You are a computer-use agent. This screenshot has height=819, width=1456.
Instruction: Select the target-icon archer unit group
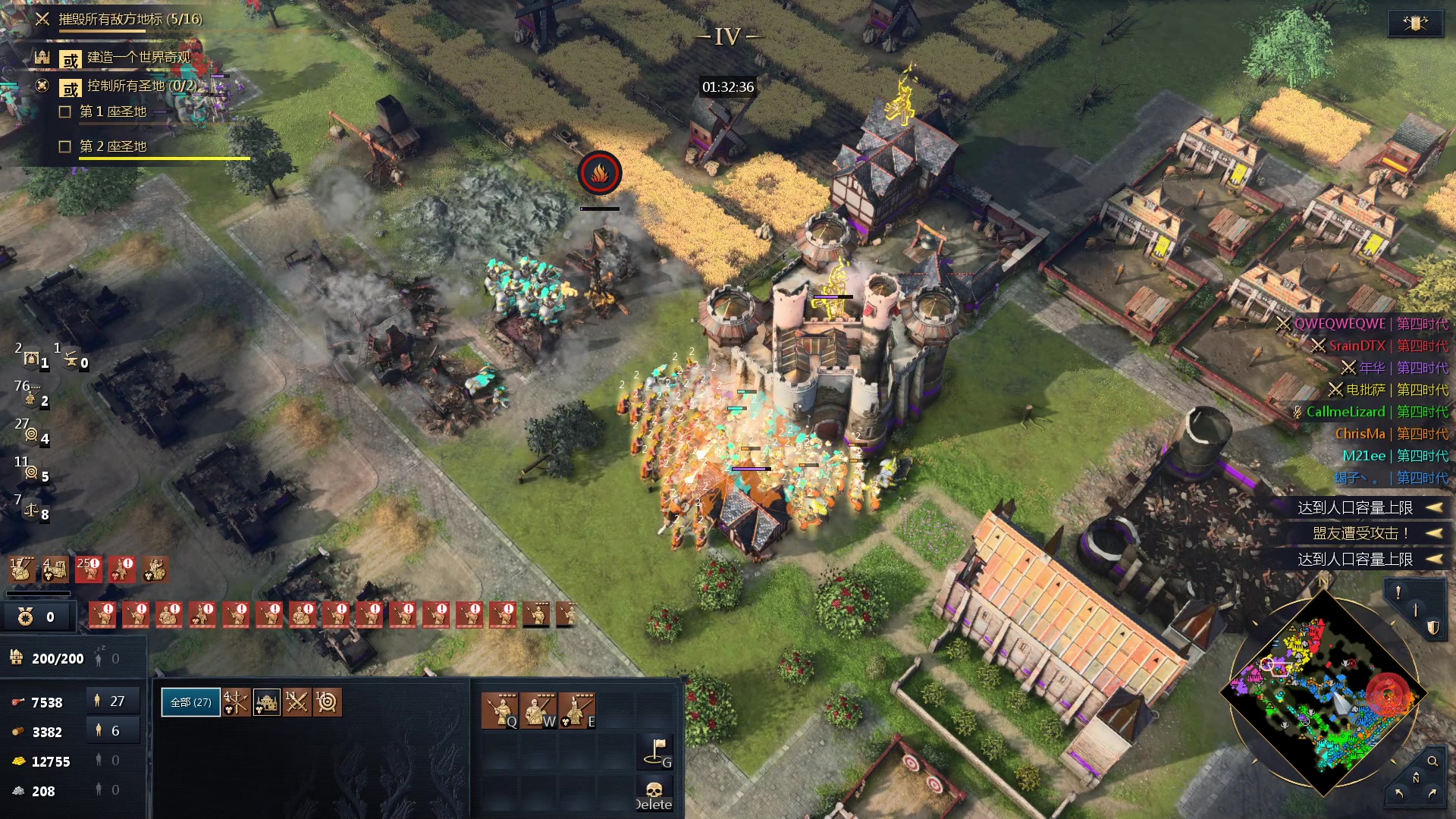coord(327,703)
